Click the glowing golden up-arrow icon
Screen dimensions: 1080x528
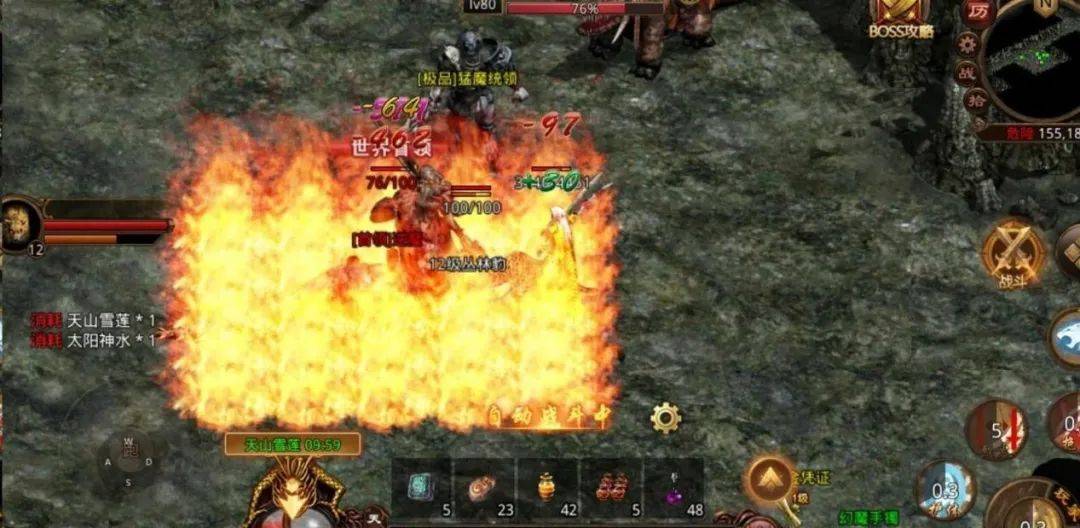[771, 482]
